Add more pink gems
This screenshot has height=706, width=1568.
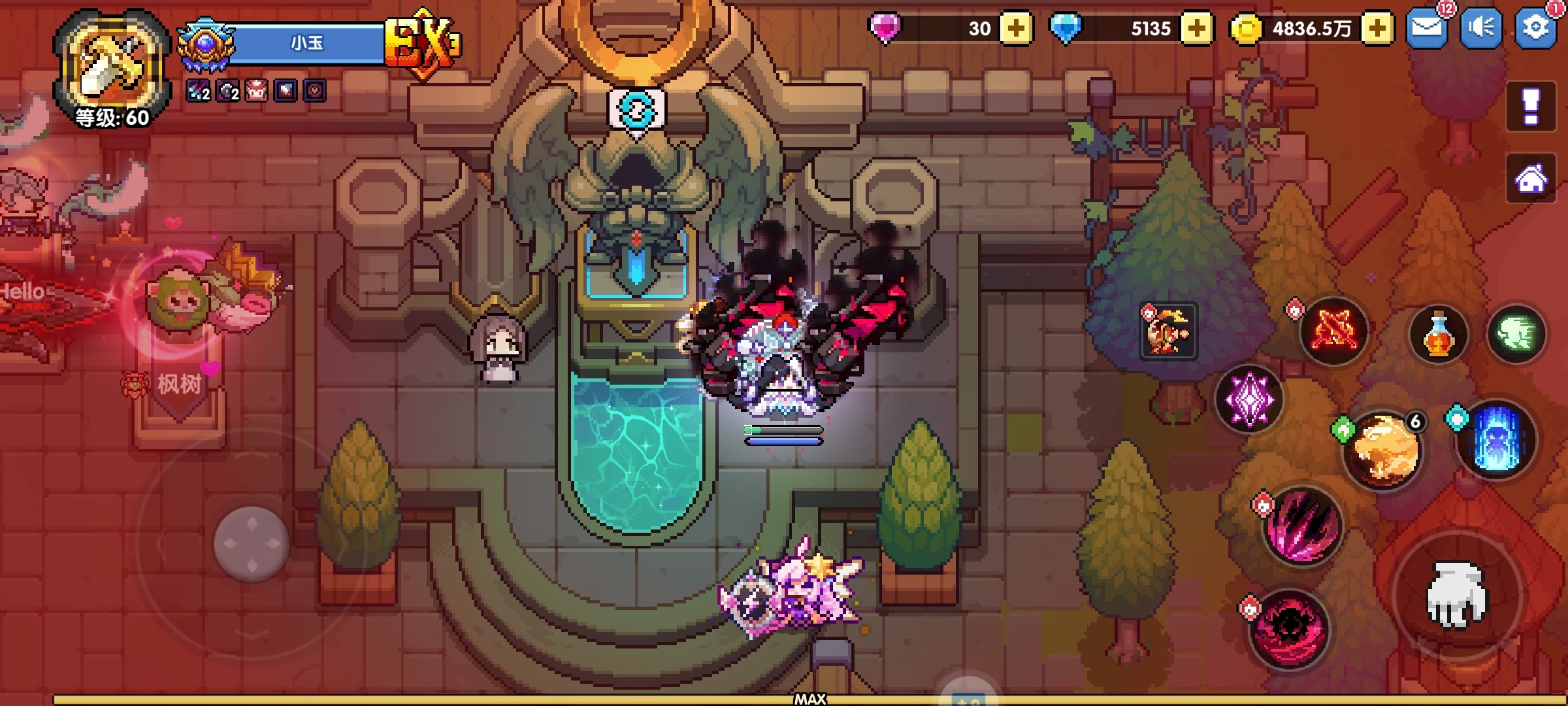(1016, 29)
